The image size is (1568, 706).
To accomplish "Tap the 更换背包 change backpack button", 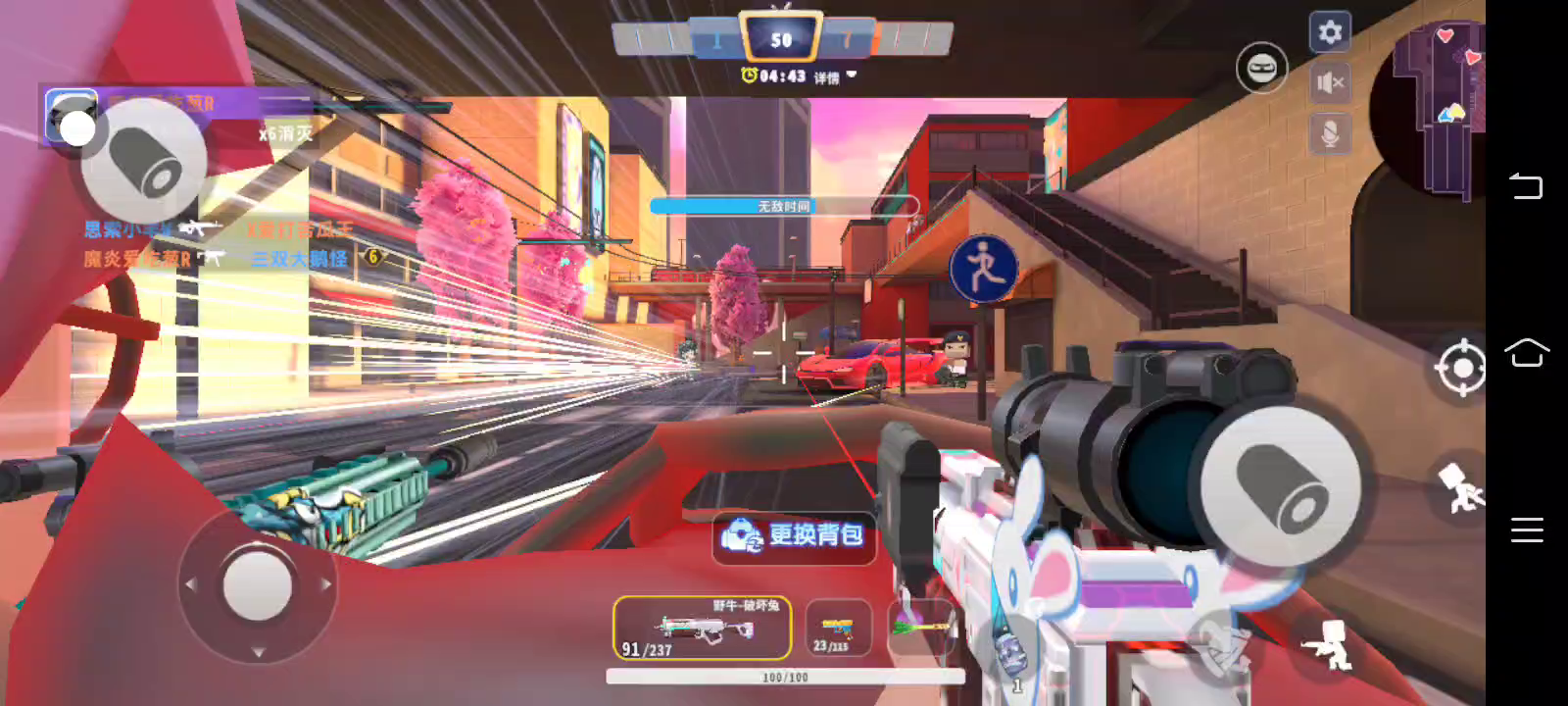I will click(x=794, y=535).
